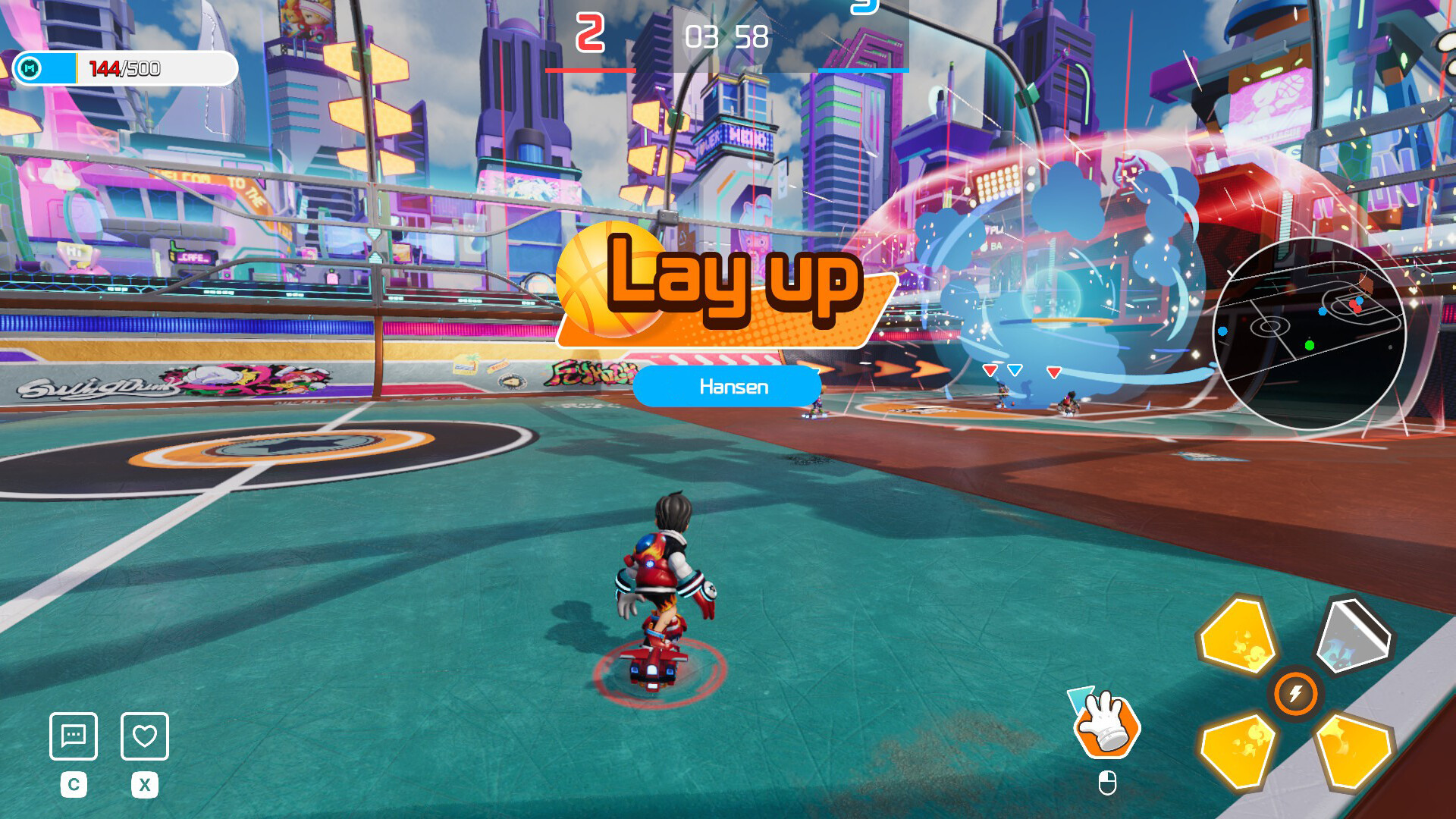The width and height of the screenshot is (1456, 819).
Task: Click the green teammate dot on minimap
Action: (1310, 346)
